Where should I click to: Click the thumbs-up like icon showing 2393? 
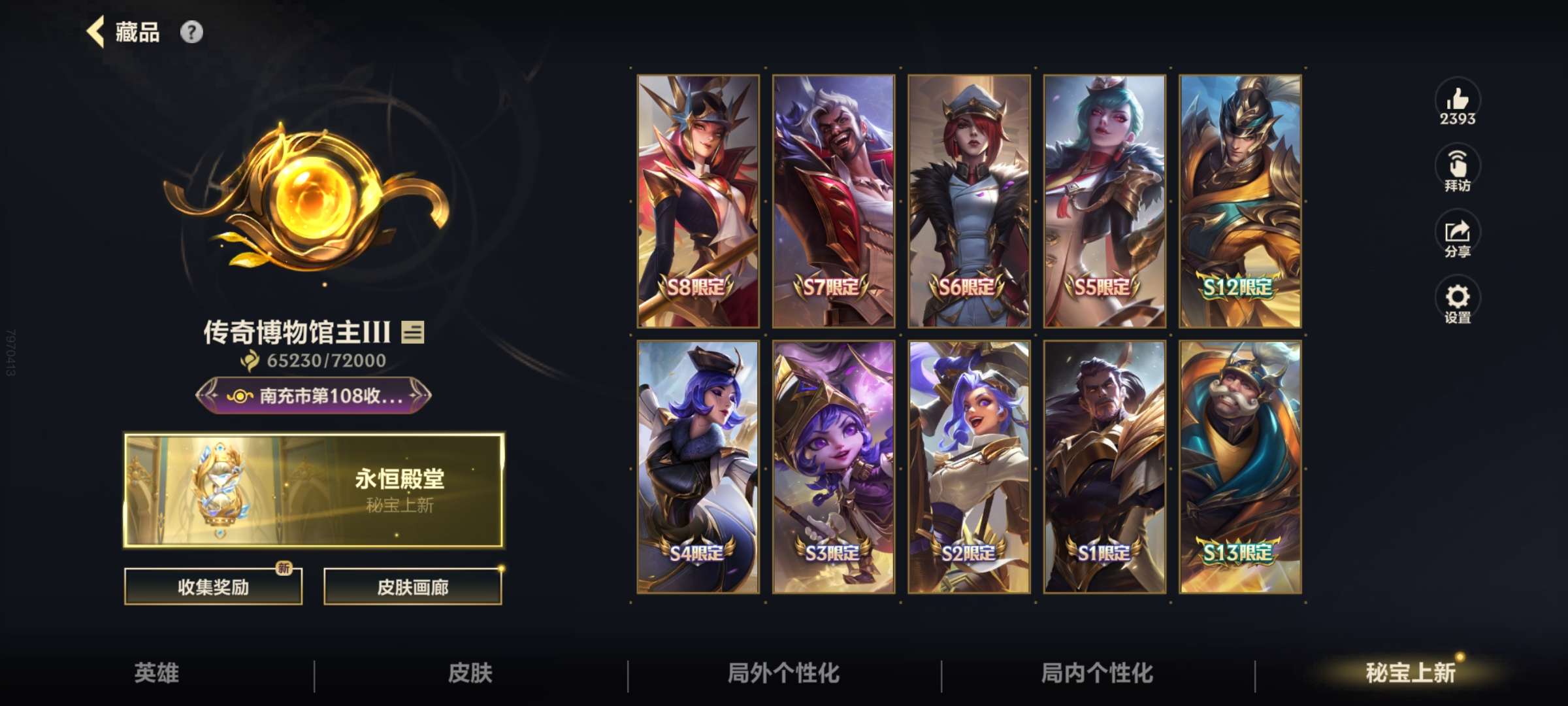1458,101
